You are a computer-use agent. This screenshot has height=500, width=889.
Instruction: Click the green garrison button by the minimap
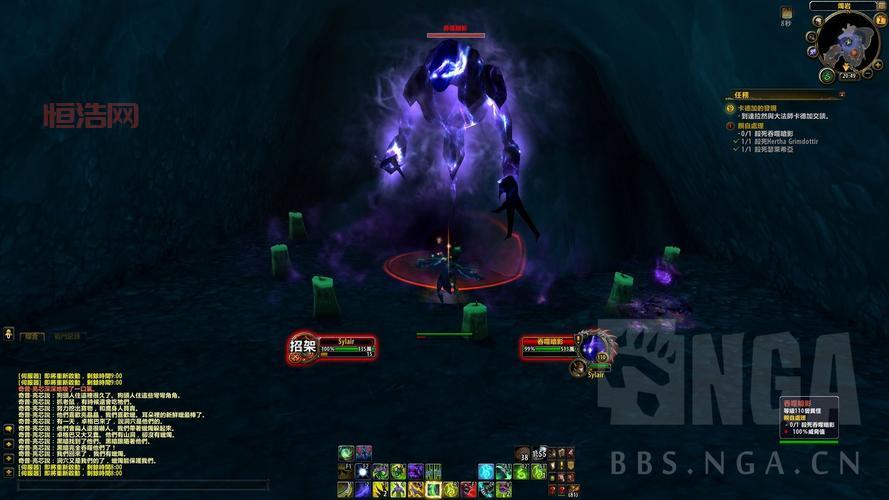pyautogui.click(x=827, y=75)
